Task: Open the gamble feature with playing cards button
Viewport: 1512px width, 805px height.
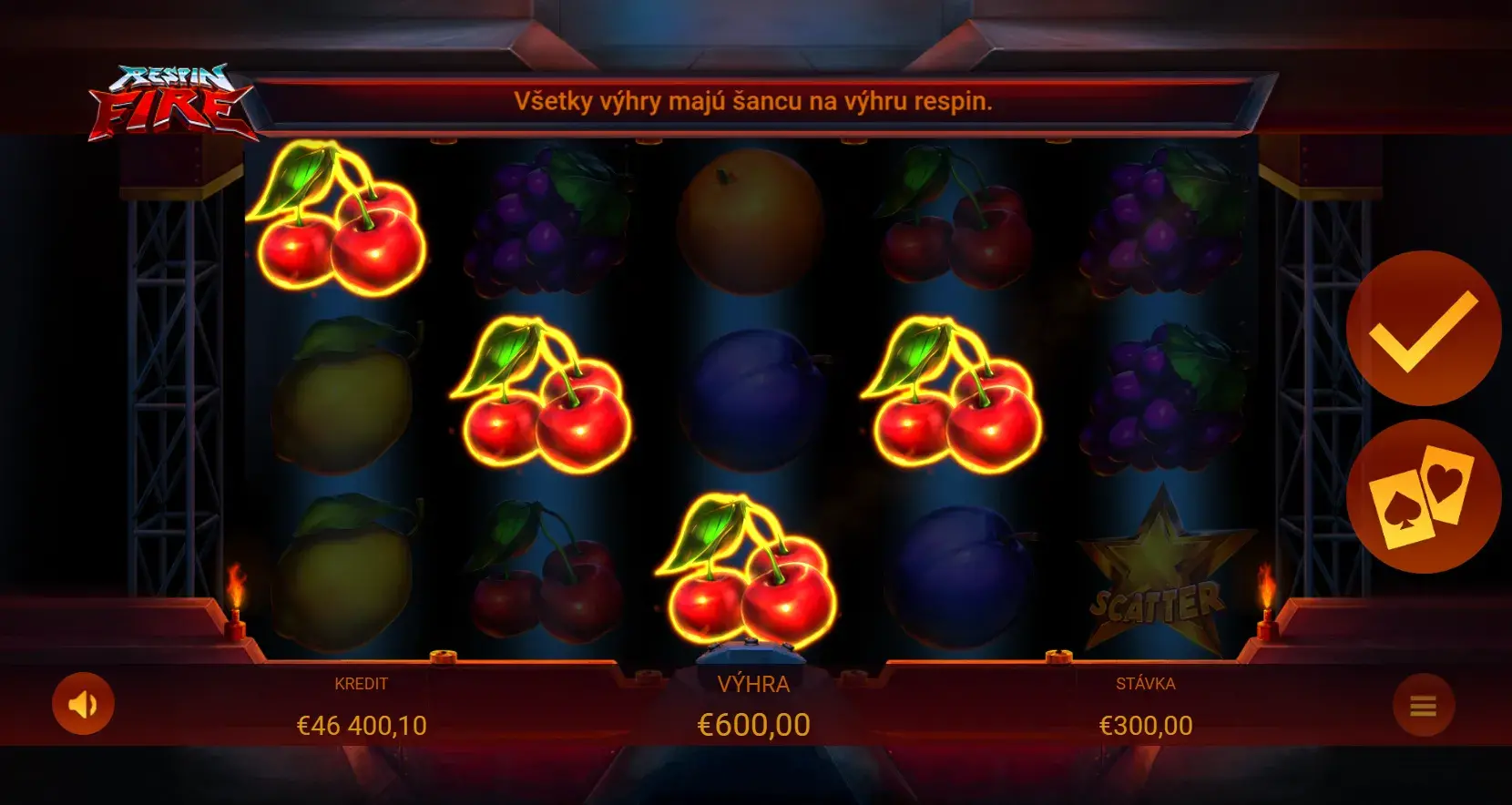Action: [x=1423, y=496]
